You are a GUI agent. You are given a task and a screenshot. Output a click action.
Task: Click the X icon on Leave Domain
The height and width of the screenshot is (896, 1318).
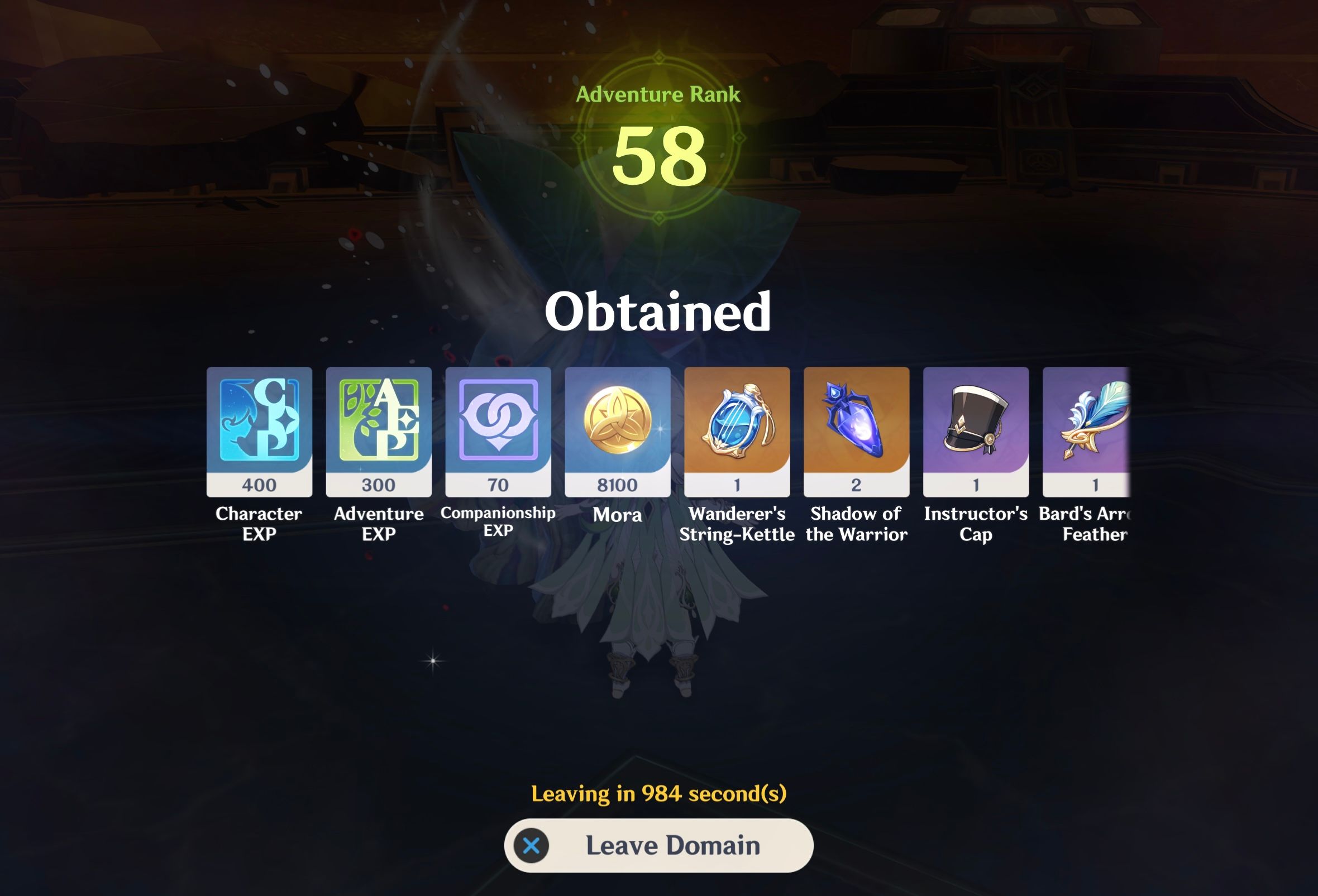click(x=532, y=844)
